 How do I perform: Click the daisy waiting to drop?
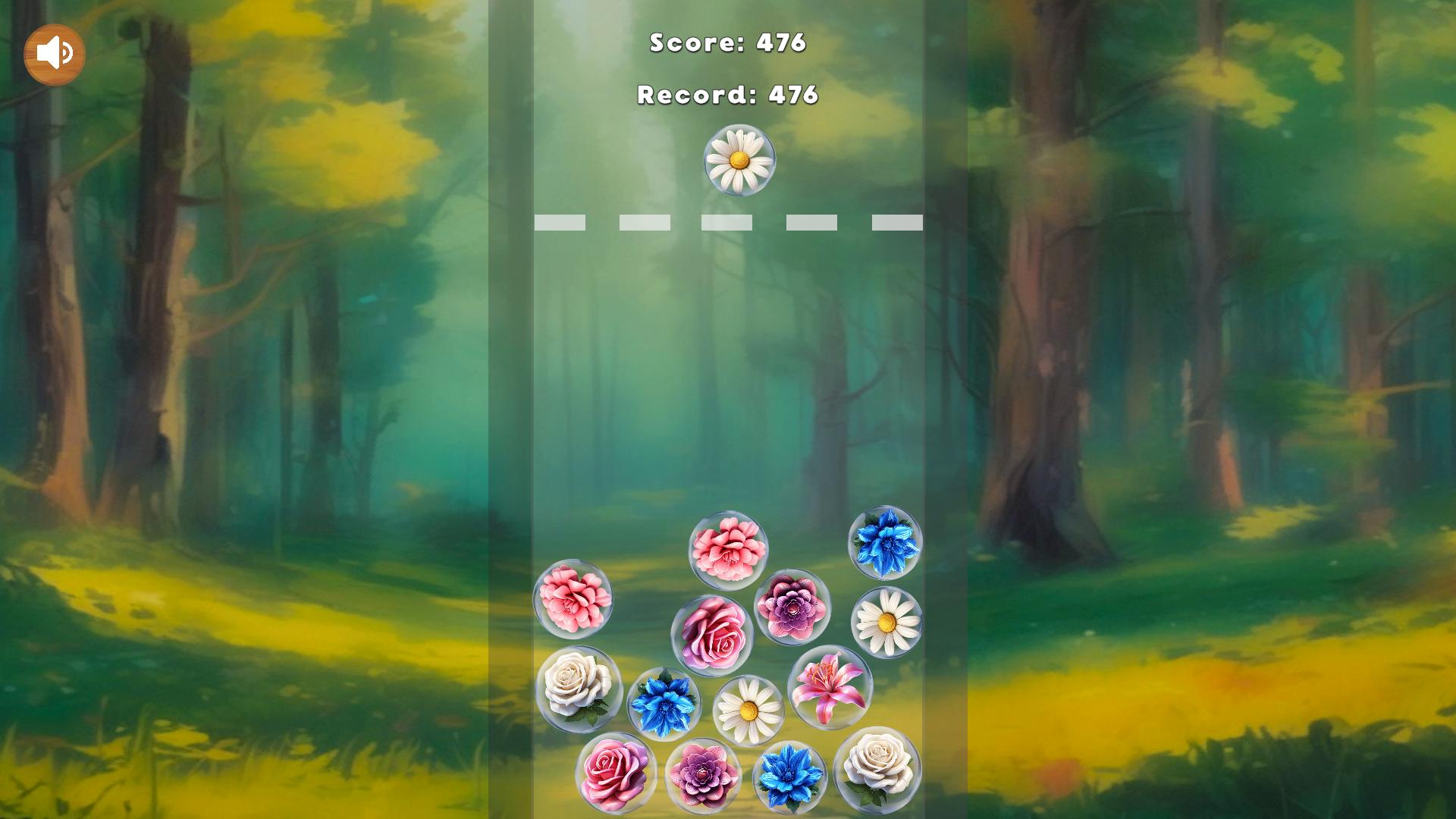(737, 160)
